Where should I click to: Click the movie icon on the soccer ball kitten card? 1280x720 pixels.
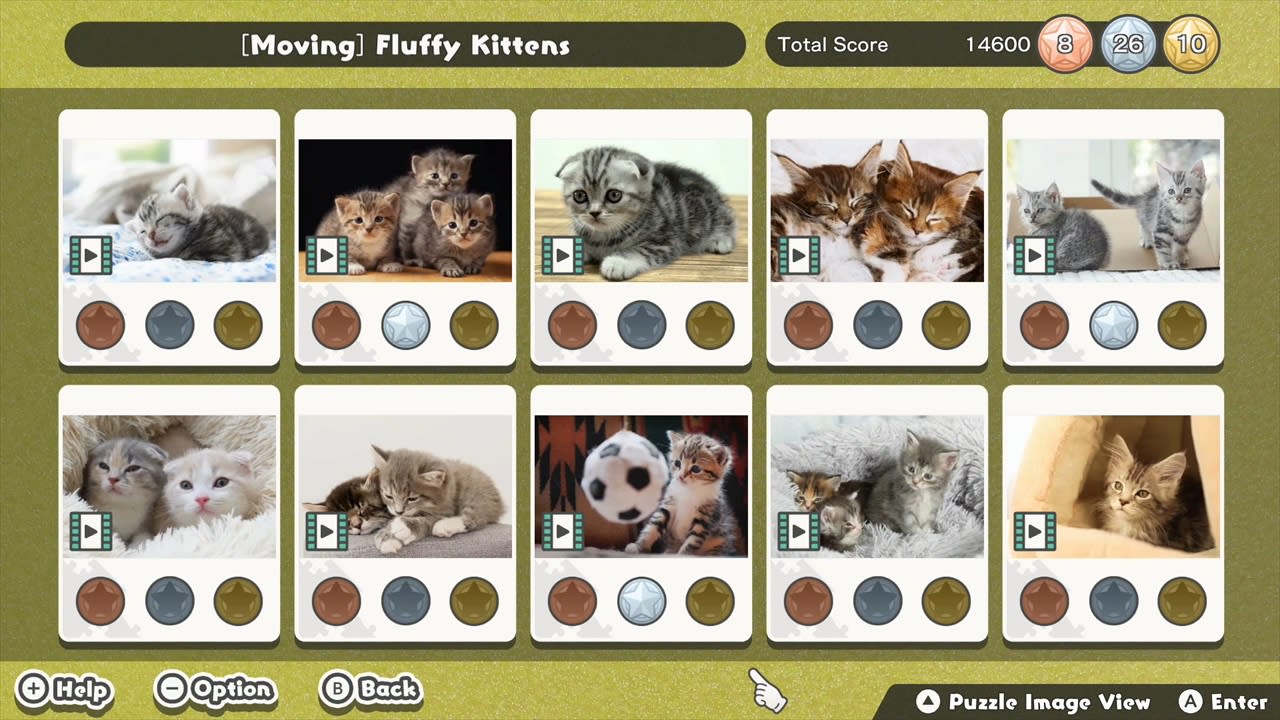tap(563, 531)
